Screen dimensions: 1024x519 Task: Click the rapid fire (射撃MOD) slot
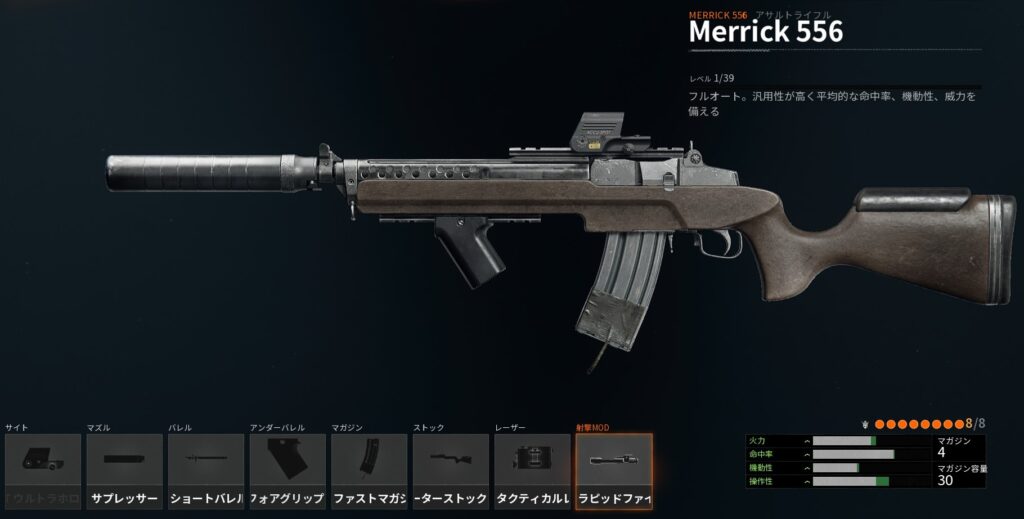[x=614, y=471]
